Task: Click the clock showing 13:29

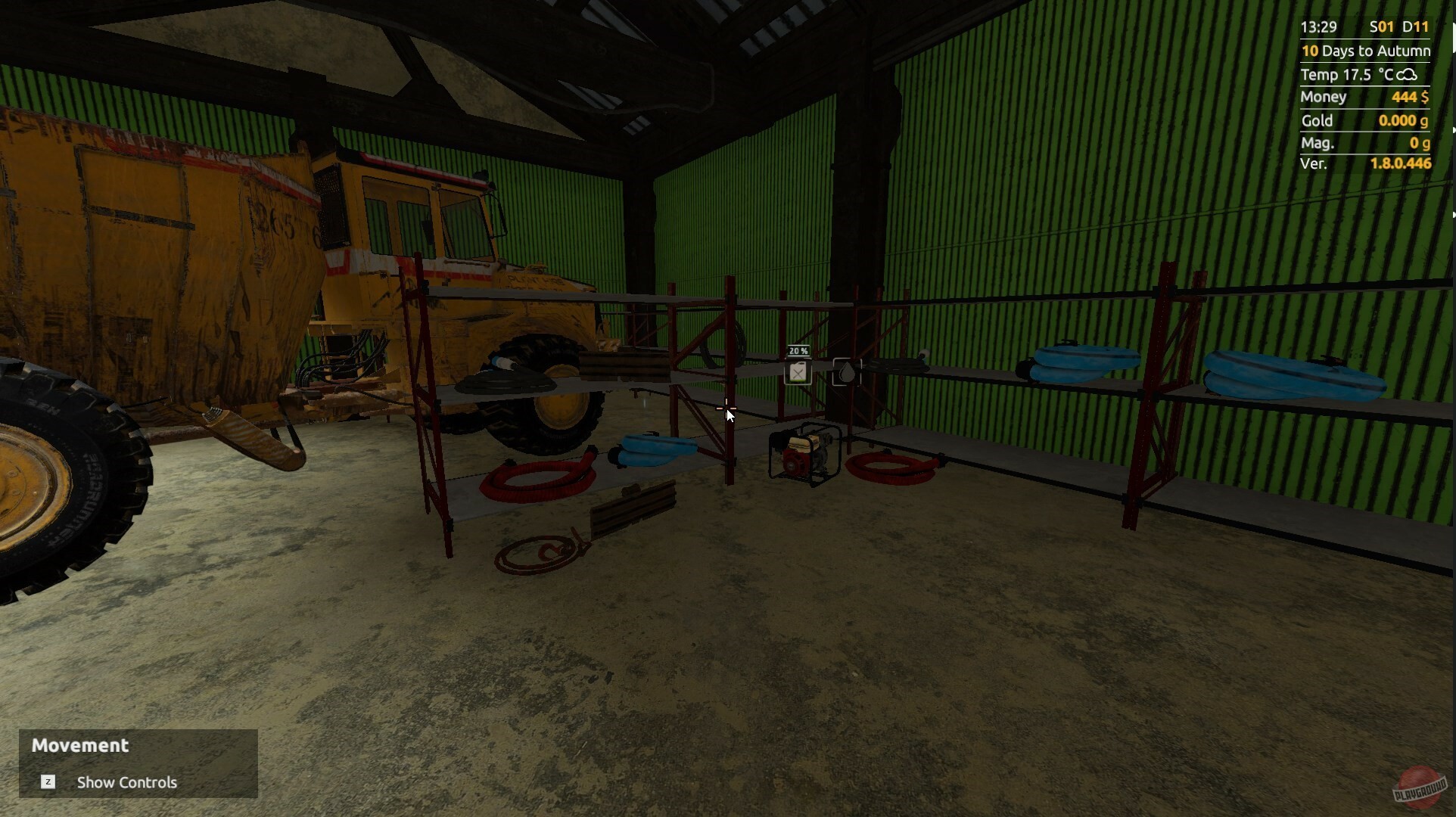Action: coord(1318,27)
